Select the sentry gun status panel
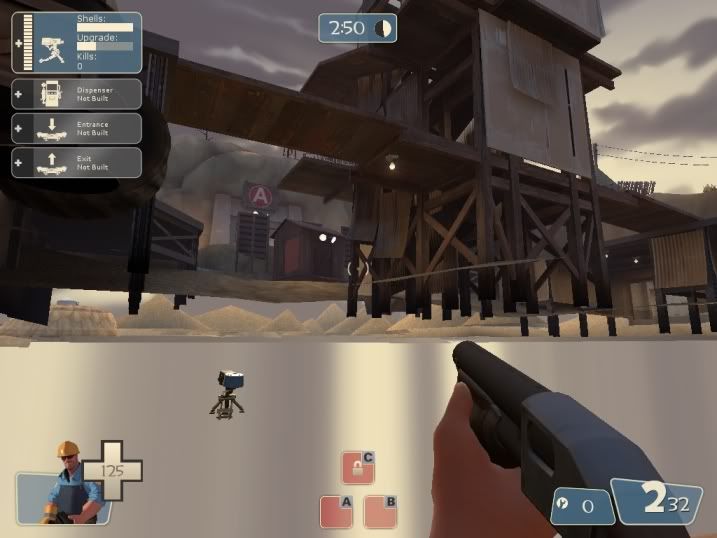 (76, 42)
